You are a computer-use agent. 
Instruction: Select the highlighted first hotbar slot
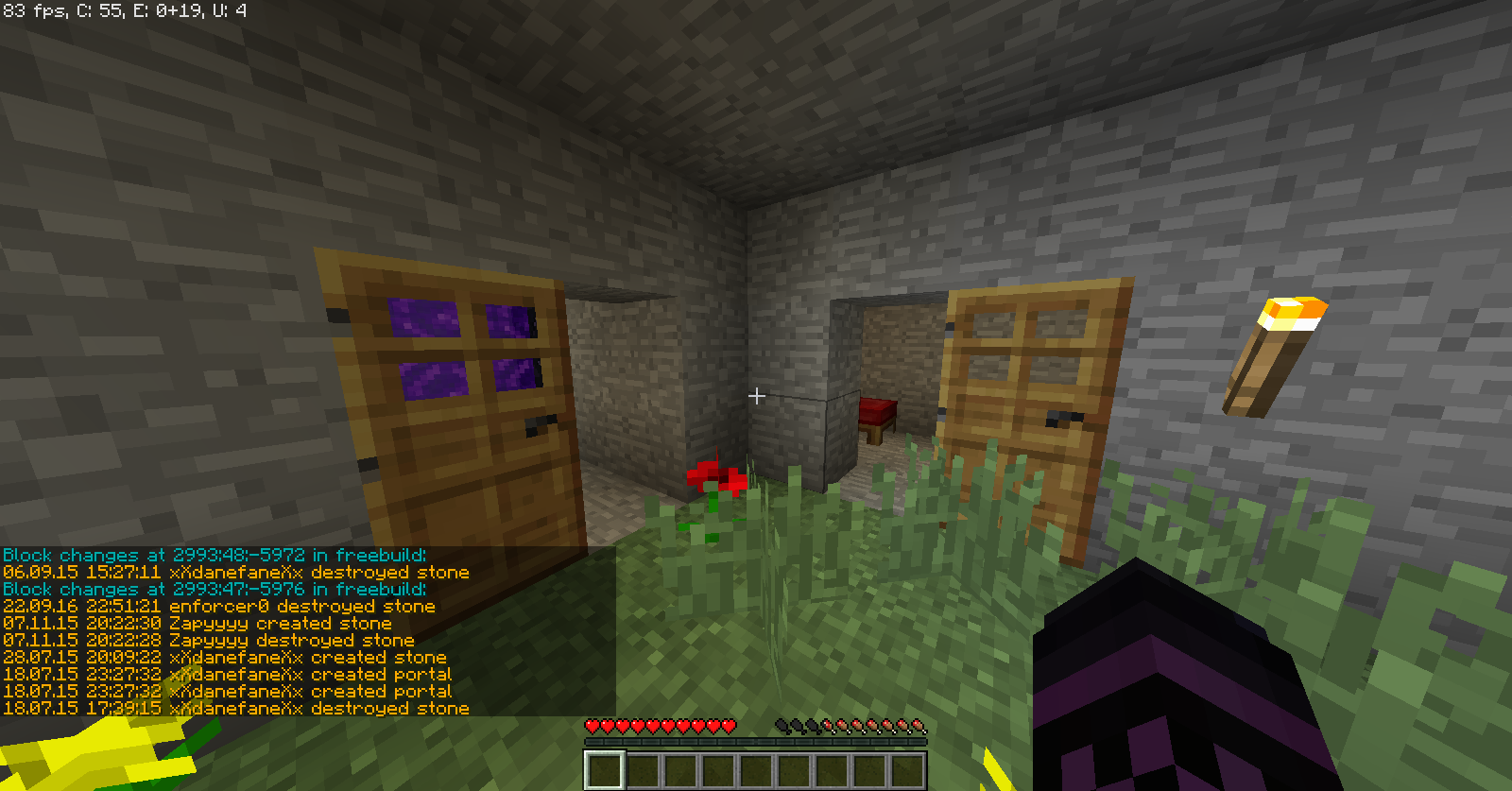[605, 769]
